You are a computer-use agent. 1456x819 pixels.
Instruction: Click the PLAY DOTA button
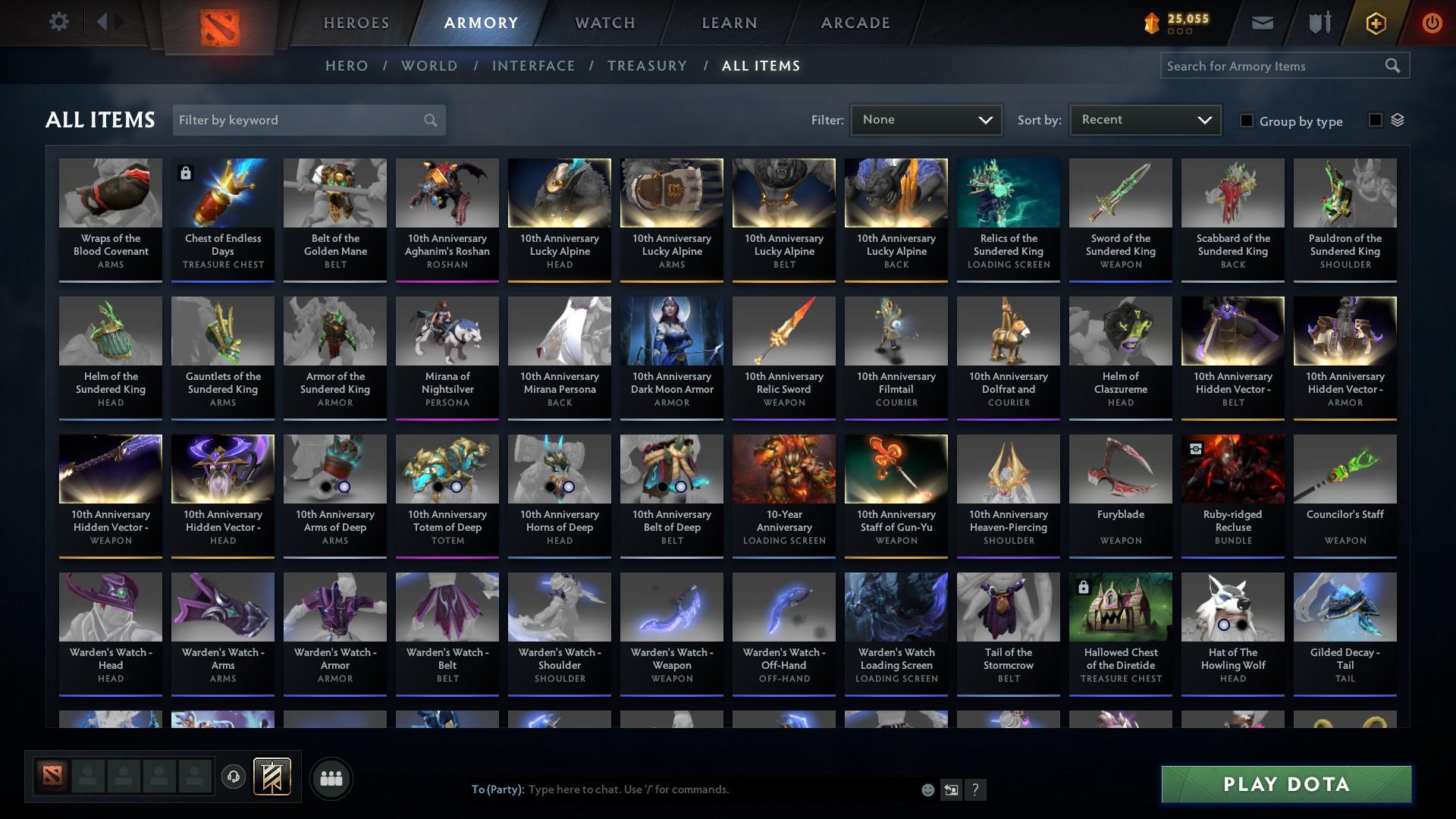pos(1285,784)
